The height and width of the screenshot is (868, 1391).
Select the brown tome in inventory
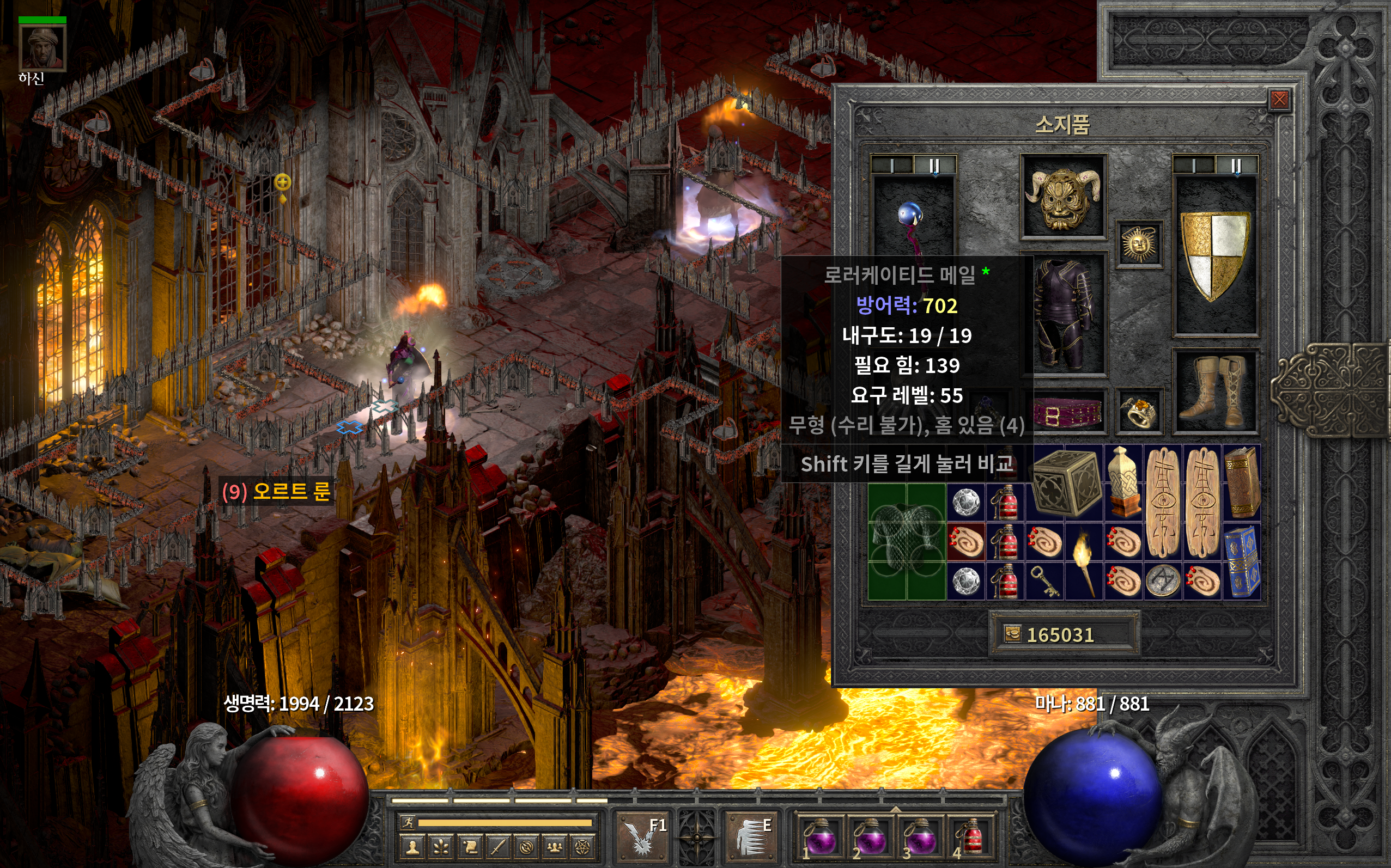[x=1242, y=482]
